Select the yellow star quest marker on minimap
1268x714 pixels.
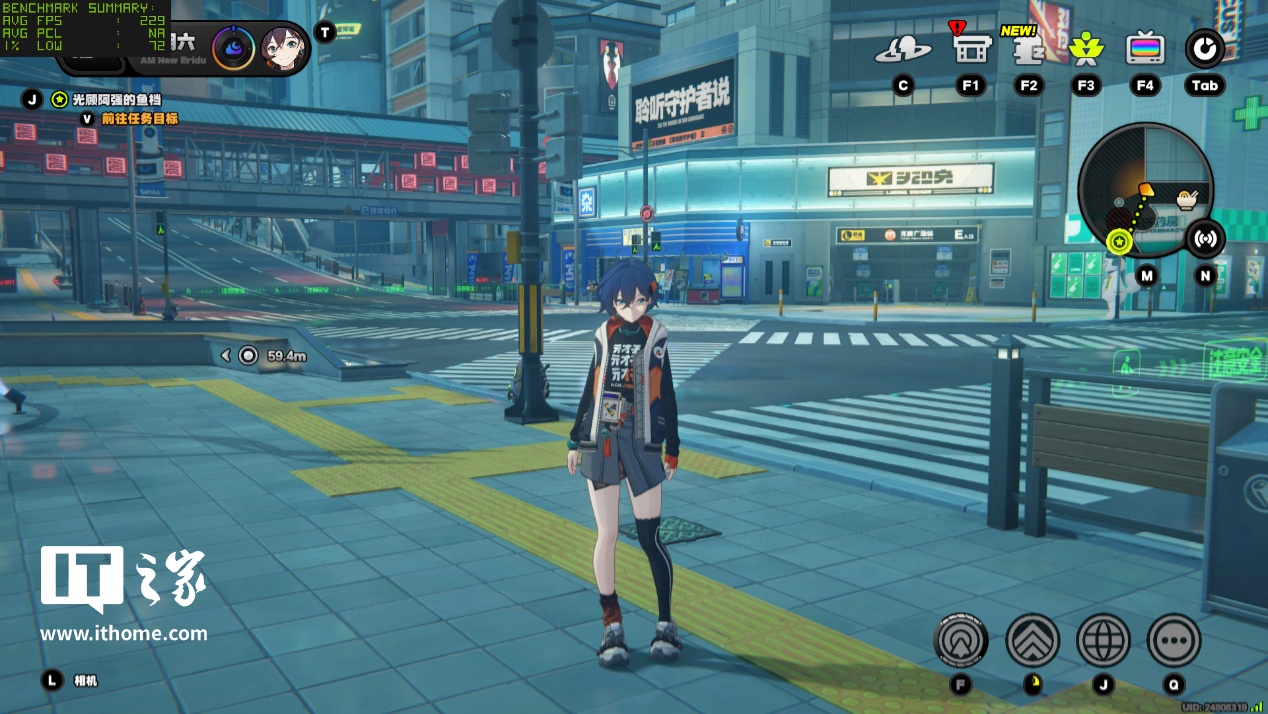tap(1119, 241)
